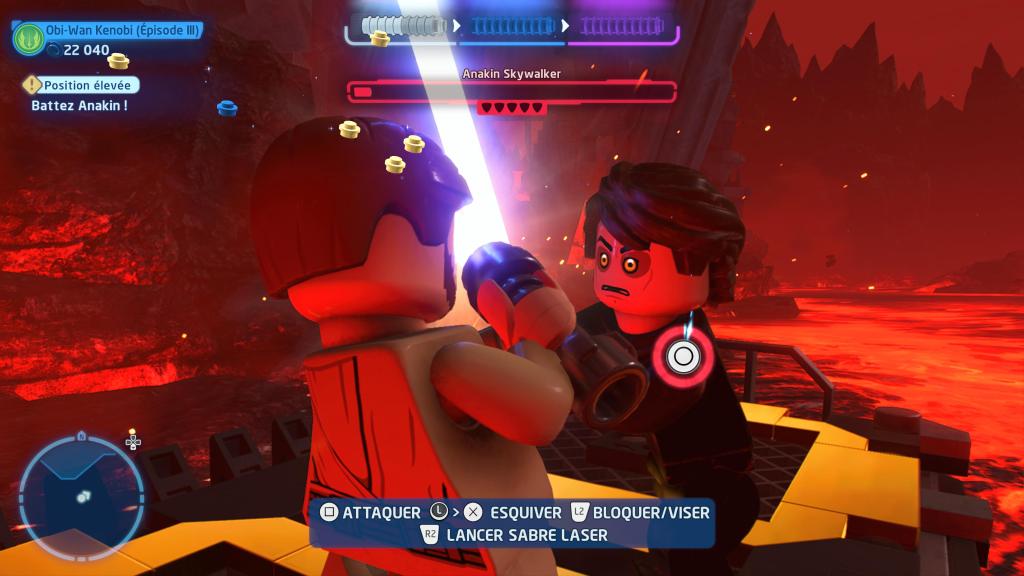
Task: Click the Obi-Wan Kenobi Jedi emblem portrait
Action: pyautogui.click(x=28, y=39)
